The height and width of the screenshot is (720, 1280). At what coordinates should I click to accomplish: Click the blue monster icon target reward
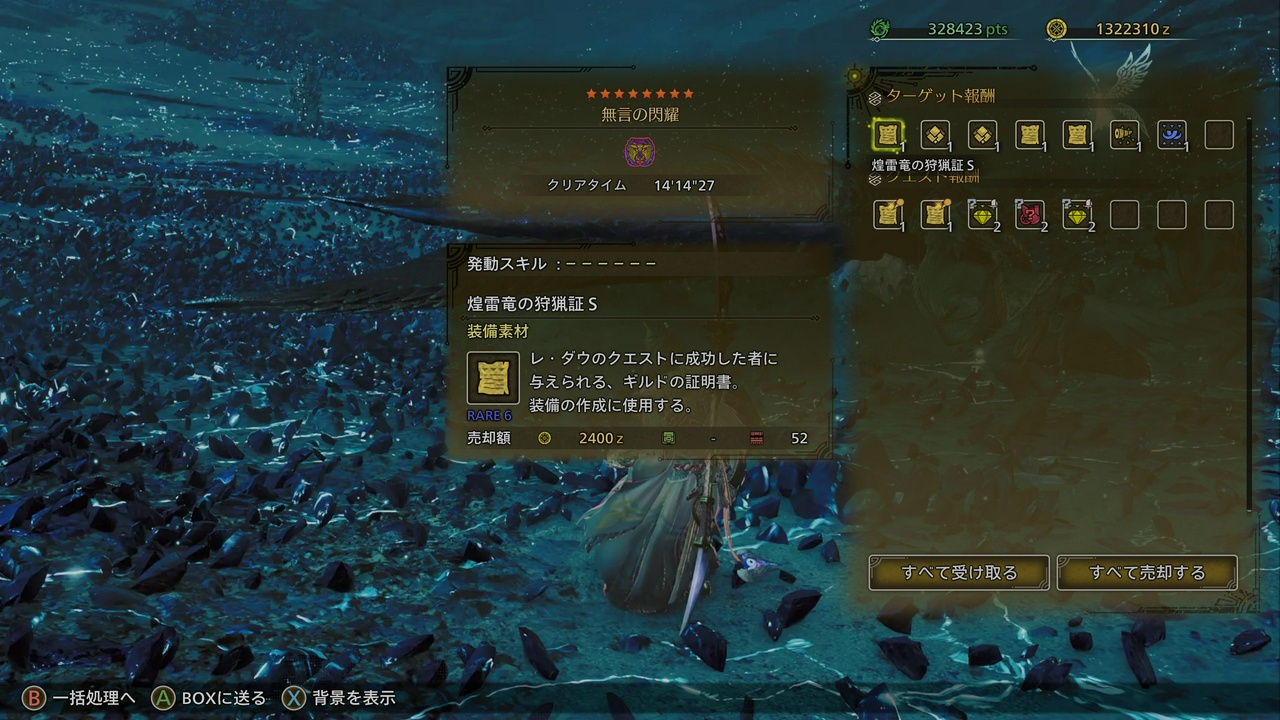click(x=1171, y=136)
